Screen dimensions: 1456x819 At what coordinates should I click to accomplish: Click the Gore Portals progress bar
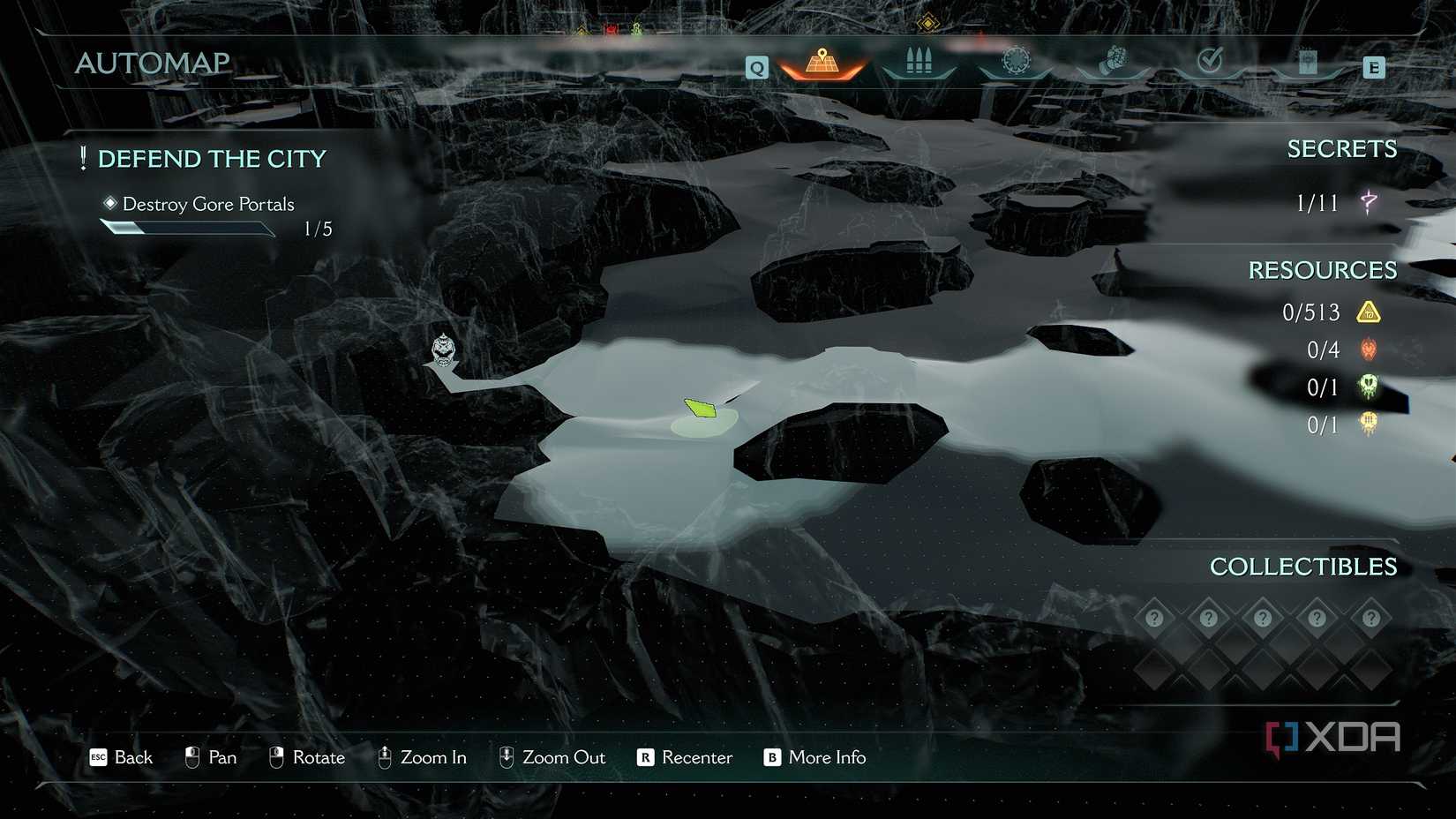point(188,227)
